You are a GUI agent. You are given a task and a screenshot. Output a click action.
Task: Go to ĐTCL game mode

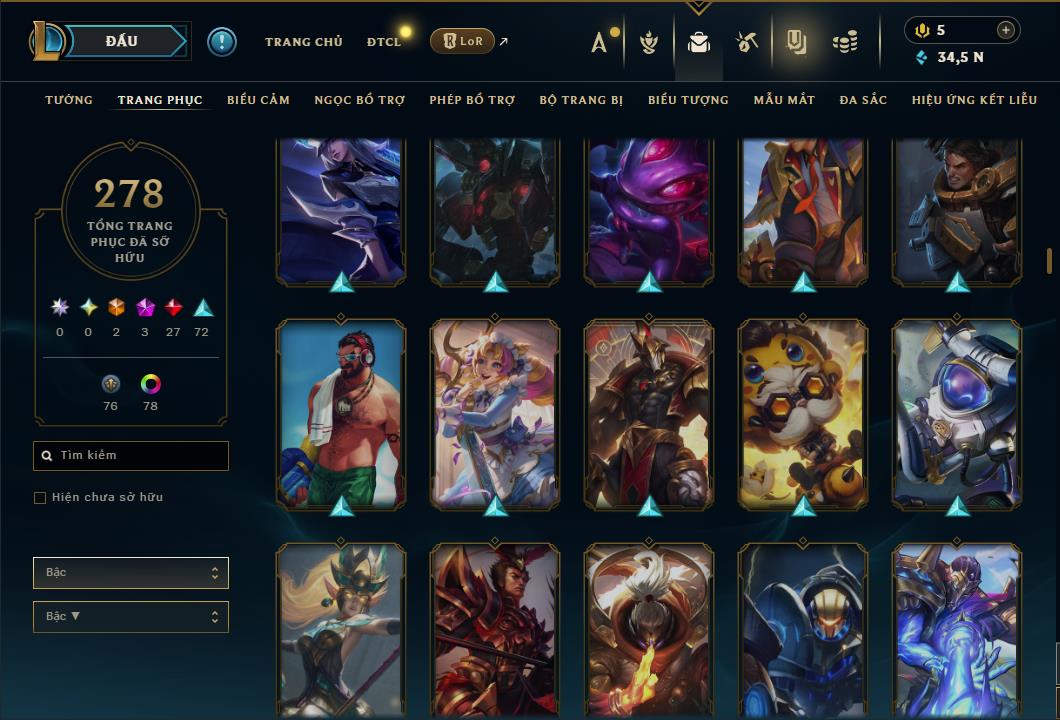(383, 42)
